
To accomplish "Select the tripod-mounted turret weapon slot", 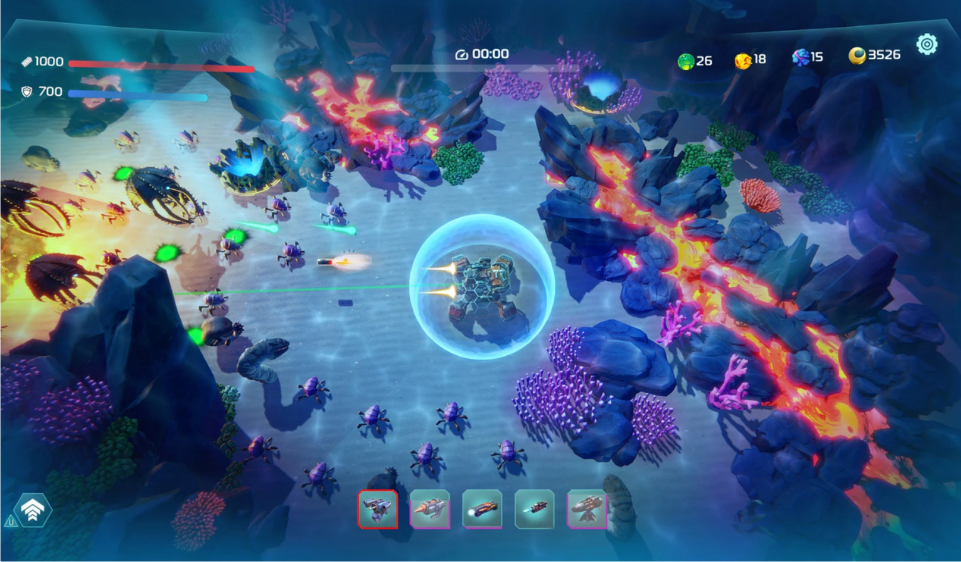I will click(x=586, y=509).
